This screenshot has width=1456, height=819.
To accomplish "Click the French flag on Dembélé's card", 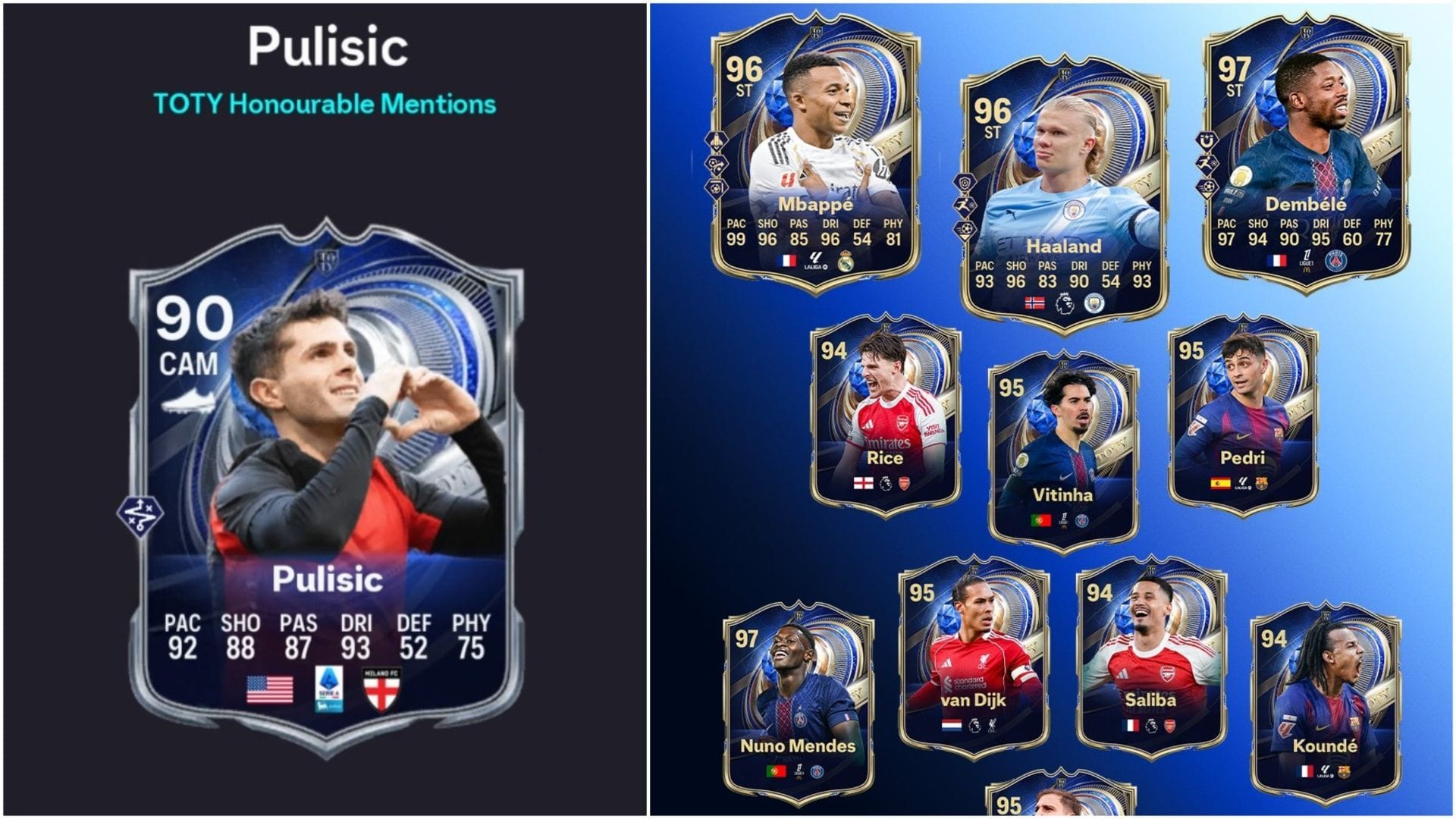I will 1276,260.
